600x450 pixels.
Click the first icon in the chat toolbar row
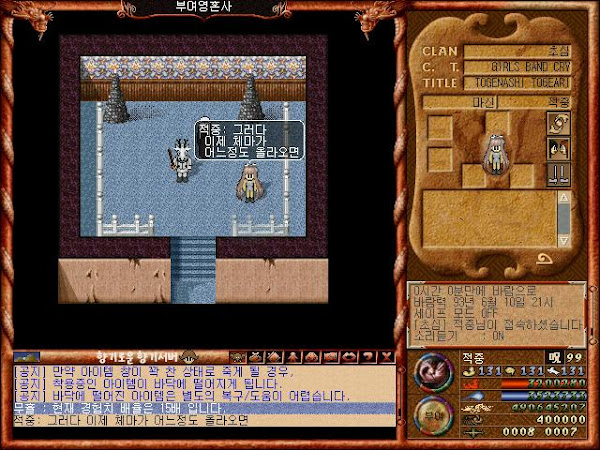(x=237, y=356)
